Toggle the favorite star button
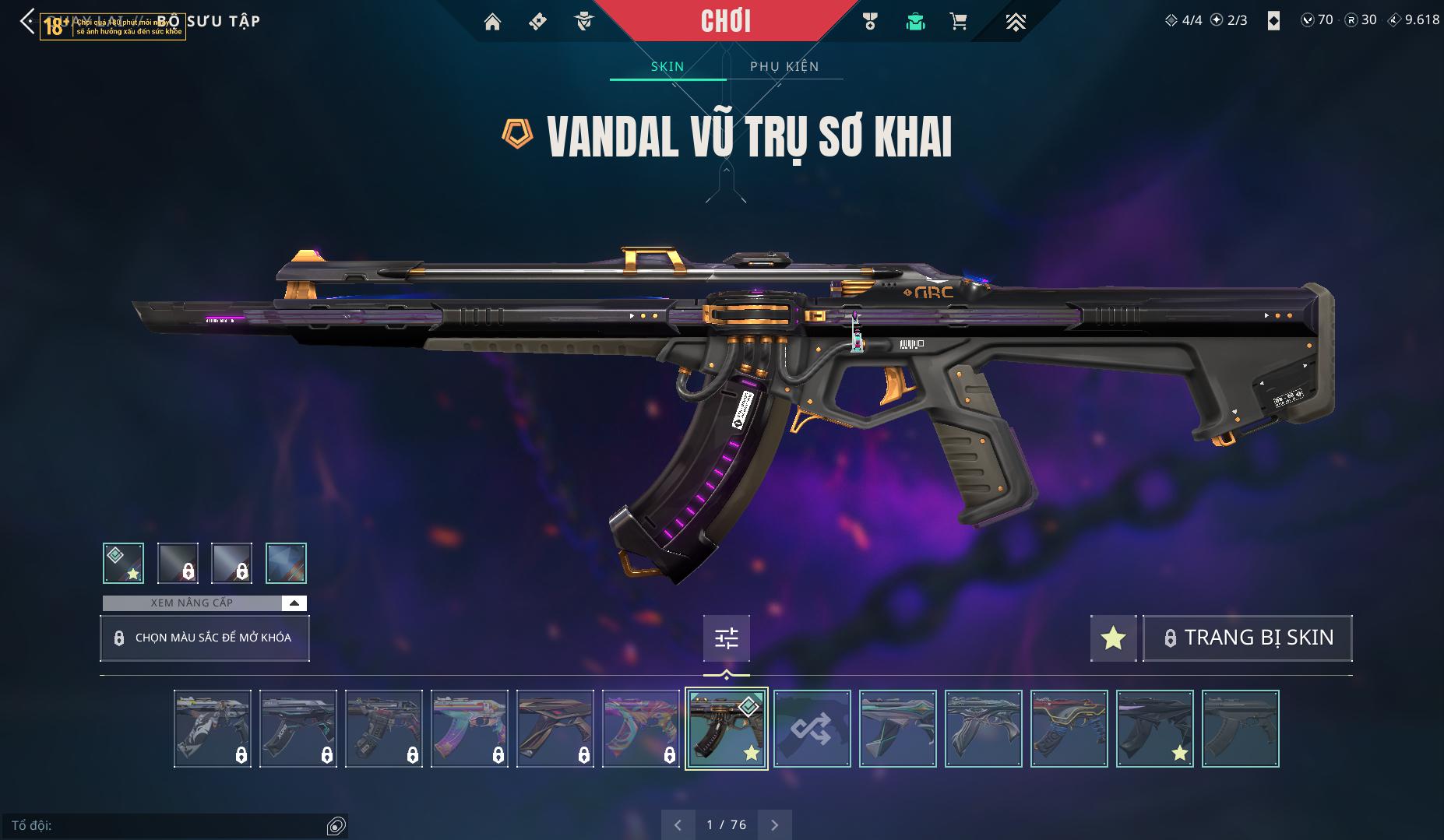1444x840 pixels. coord(1113,638)
